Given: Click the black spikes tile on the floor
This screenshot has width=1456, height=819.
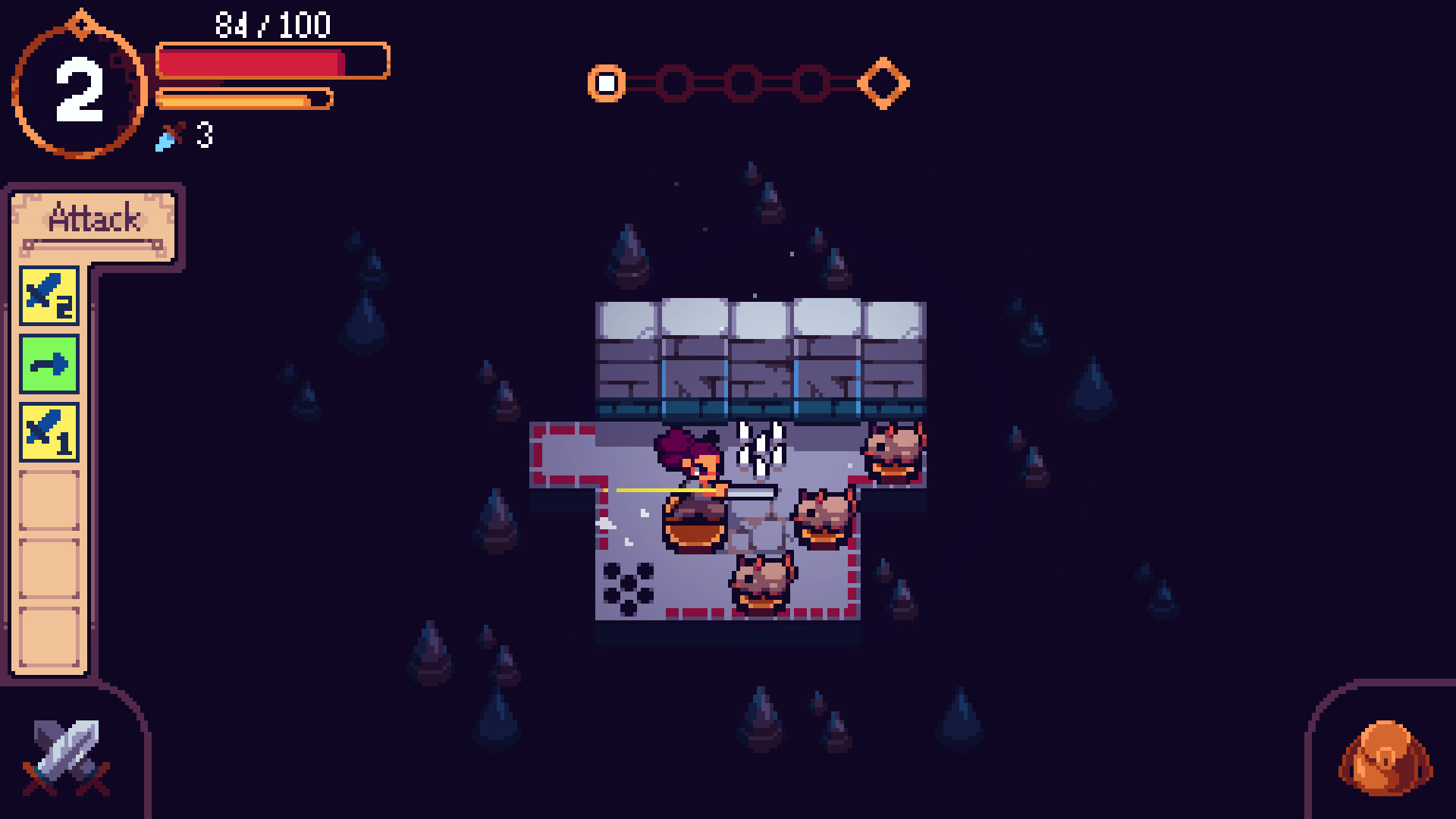Looking at the screenshot, I should pos(629,588).
